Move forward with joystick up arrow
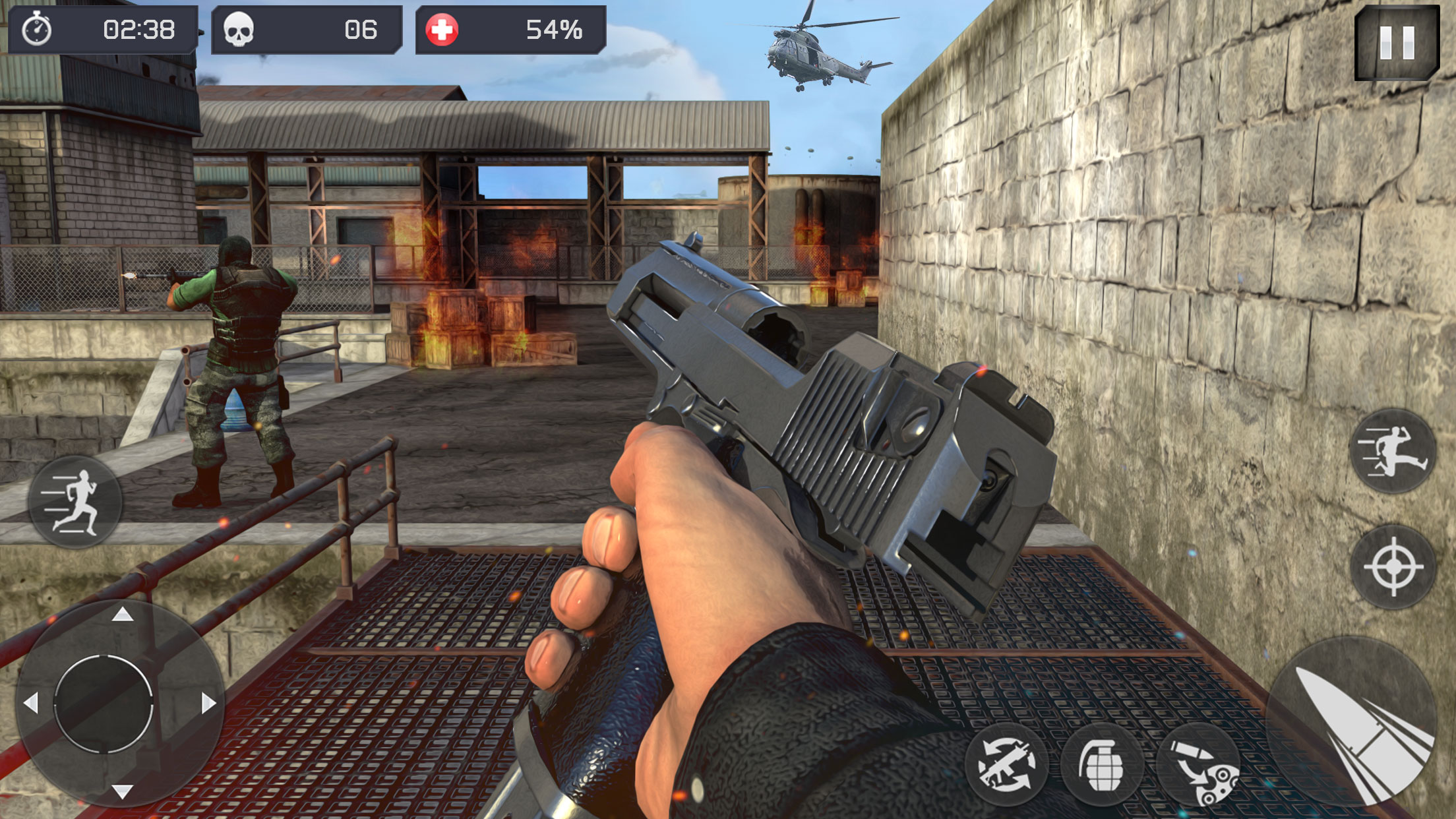The height and width of the screenshot is (819, 1456). tap(122, 615)
